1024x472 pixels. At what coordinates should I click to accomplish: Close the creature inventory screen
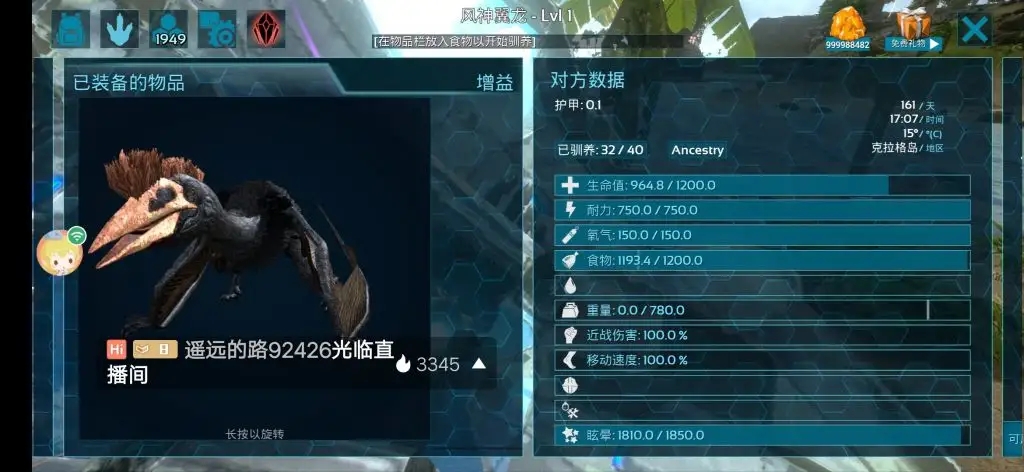[974, 29]
